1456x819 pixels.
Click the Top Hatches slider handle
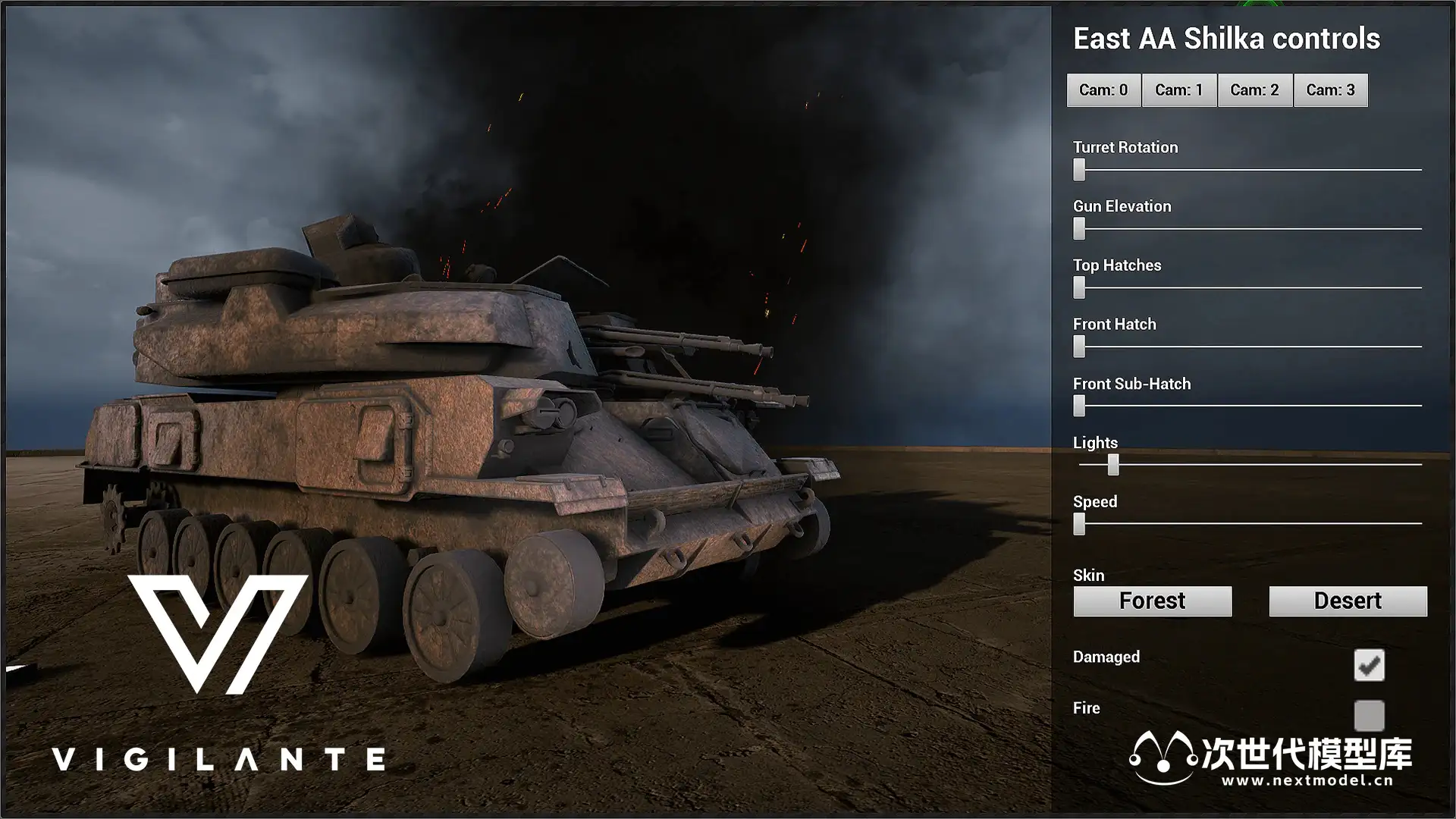pyautogui.click(x=1079, y=287)
